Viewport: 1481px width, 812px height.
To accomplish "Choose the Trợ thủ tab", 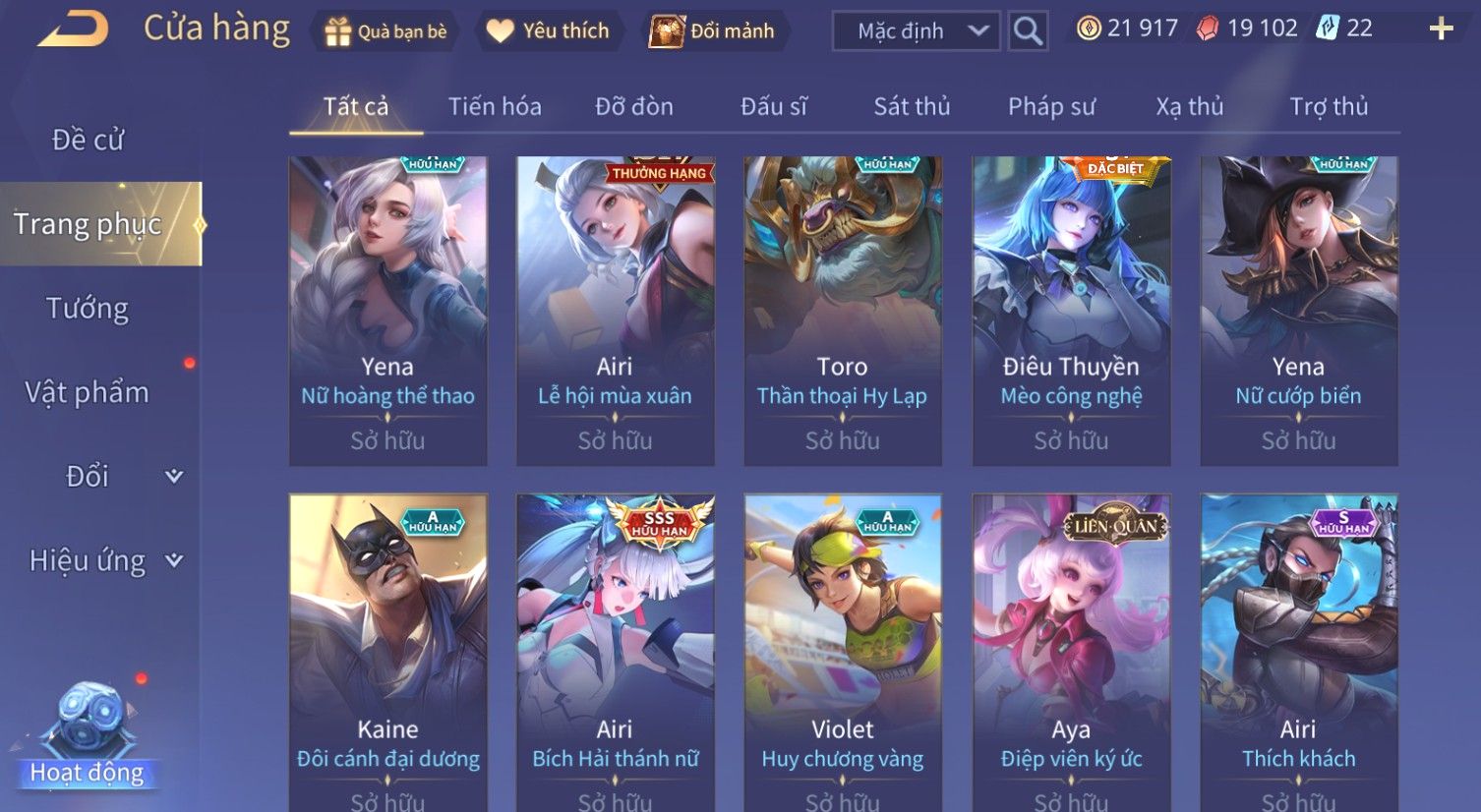I will click(1329, 106).
